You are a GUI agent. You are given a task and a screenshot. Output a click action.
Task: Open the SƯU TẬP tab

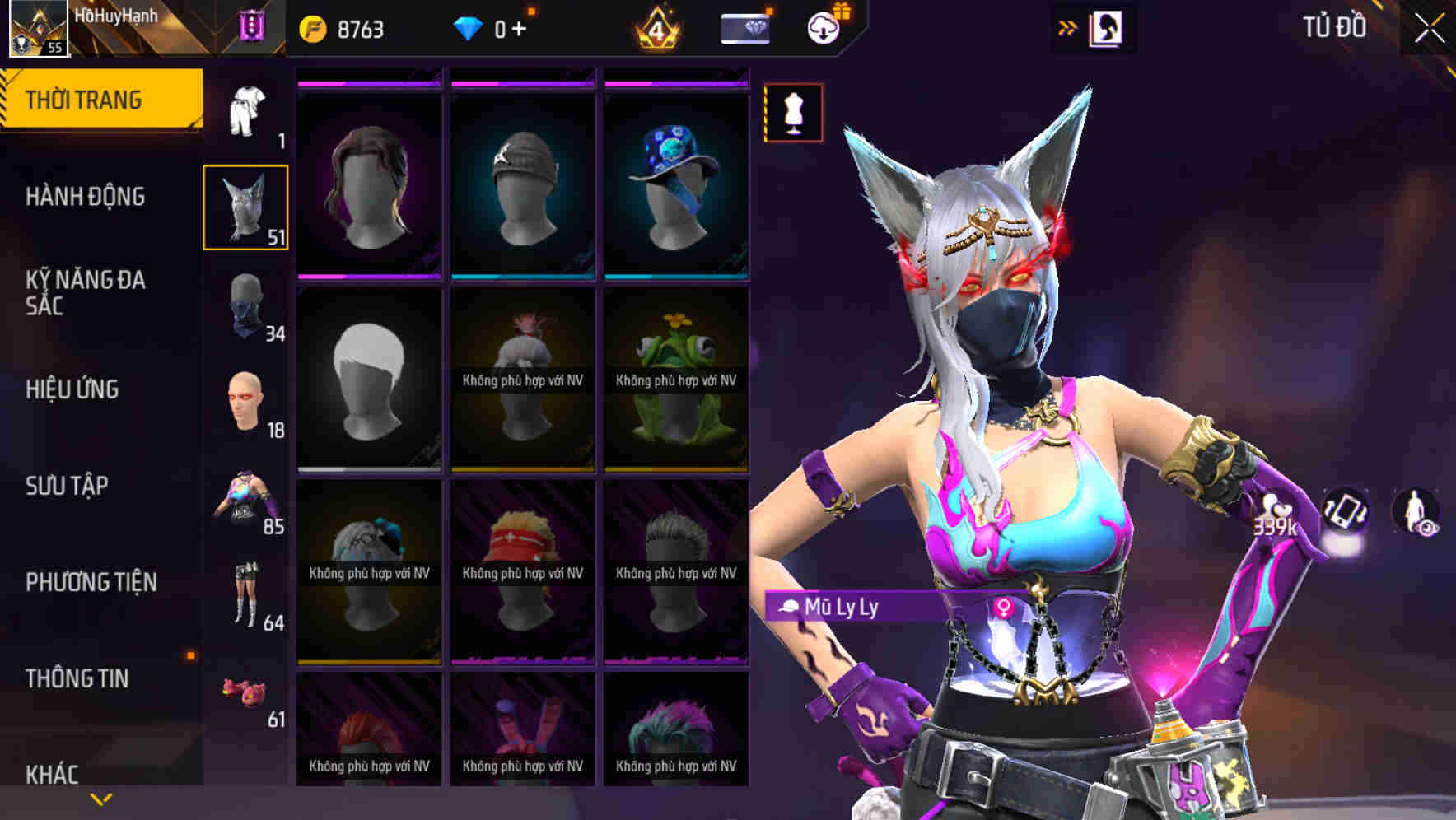click(x=66, y=487)
